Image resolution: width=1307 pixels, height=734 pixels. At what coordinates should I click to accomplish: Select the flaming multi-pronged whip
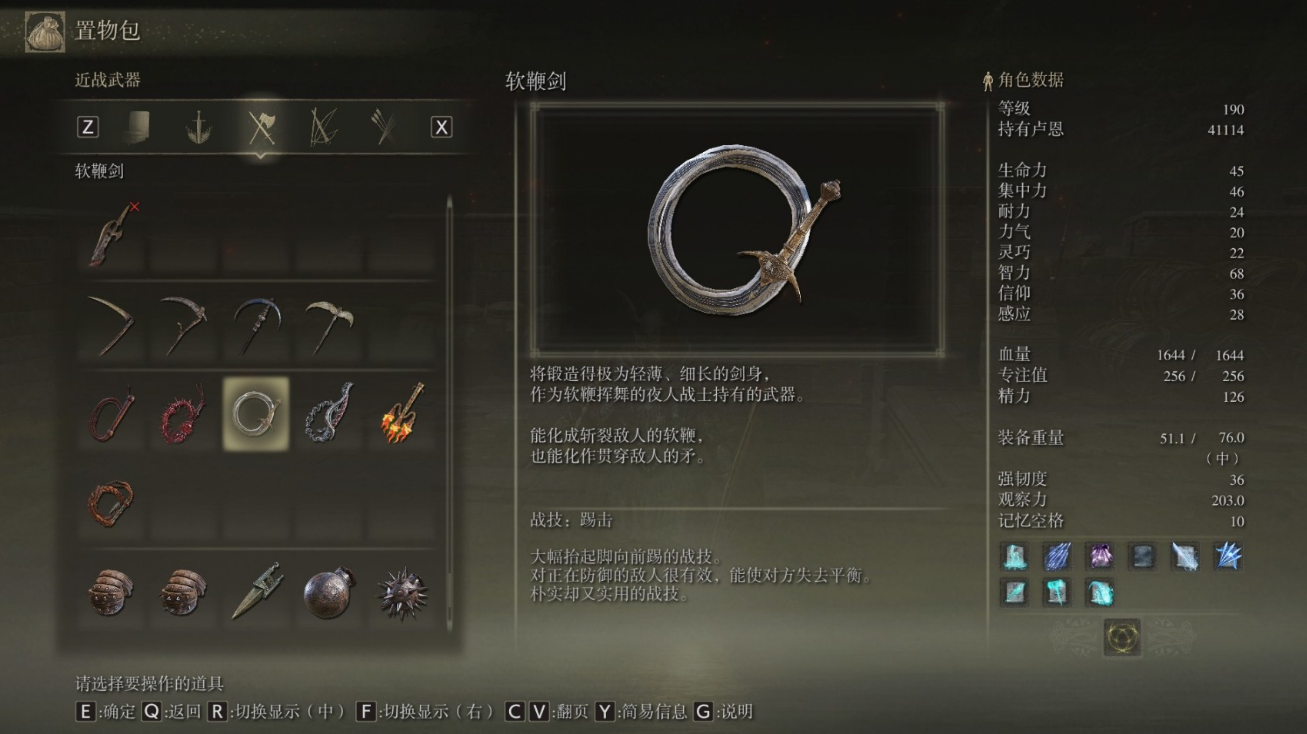(x=401, y=413)
